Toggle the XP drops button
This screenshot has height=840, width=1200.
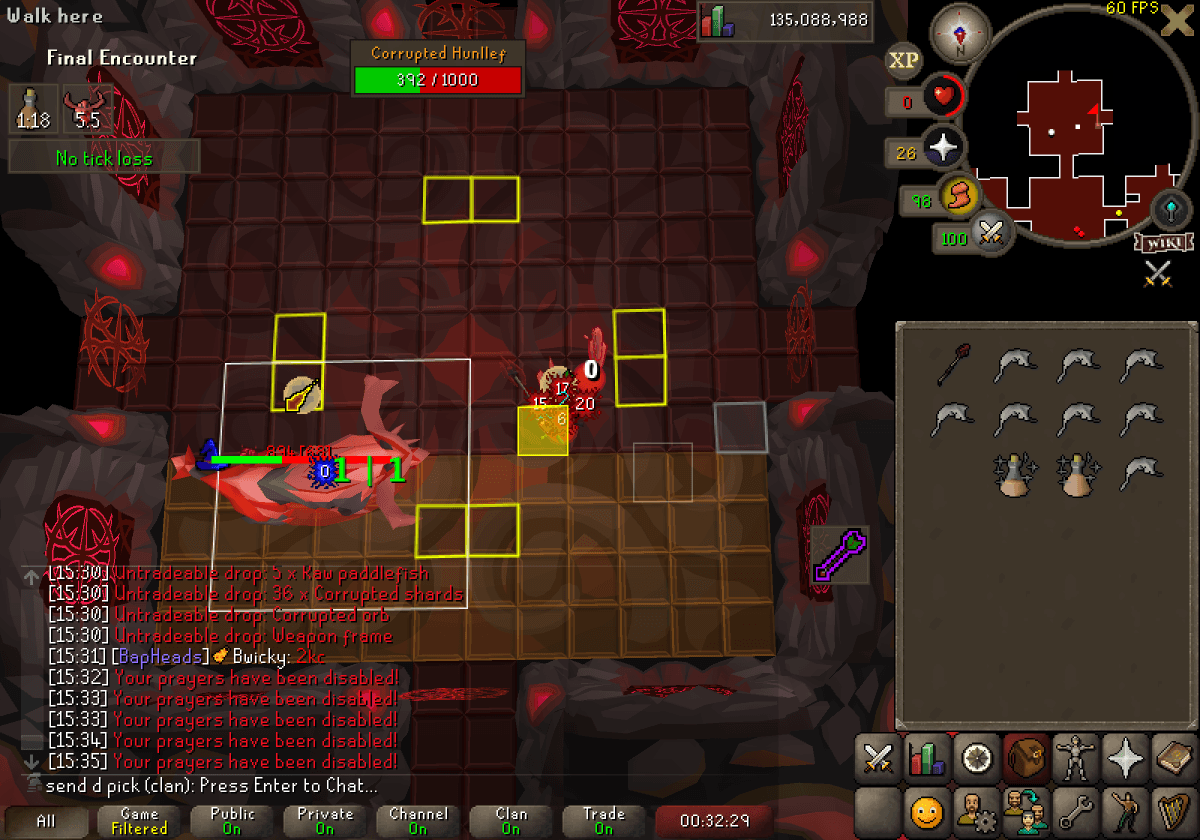[x=903, y=60]
